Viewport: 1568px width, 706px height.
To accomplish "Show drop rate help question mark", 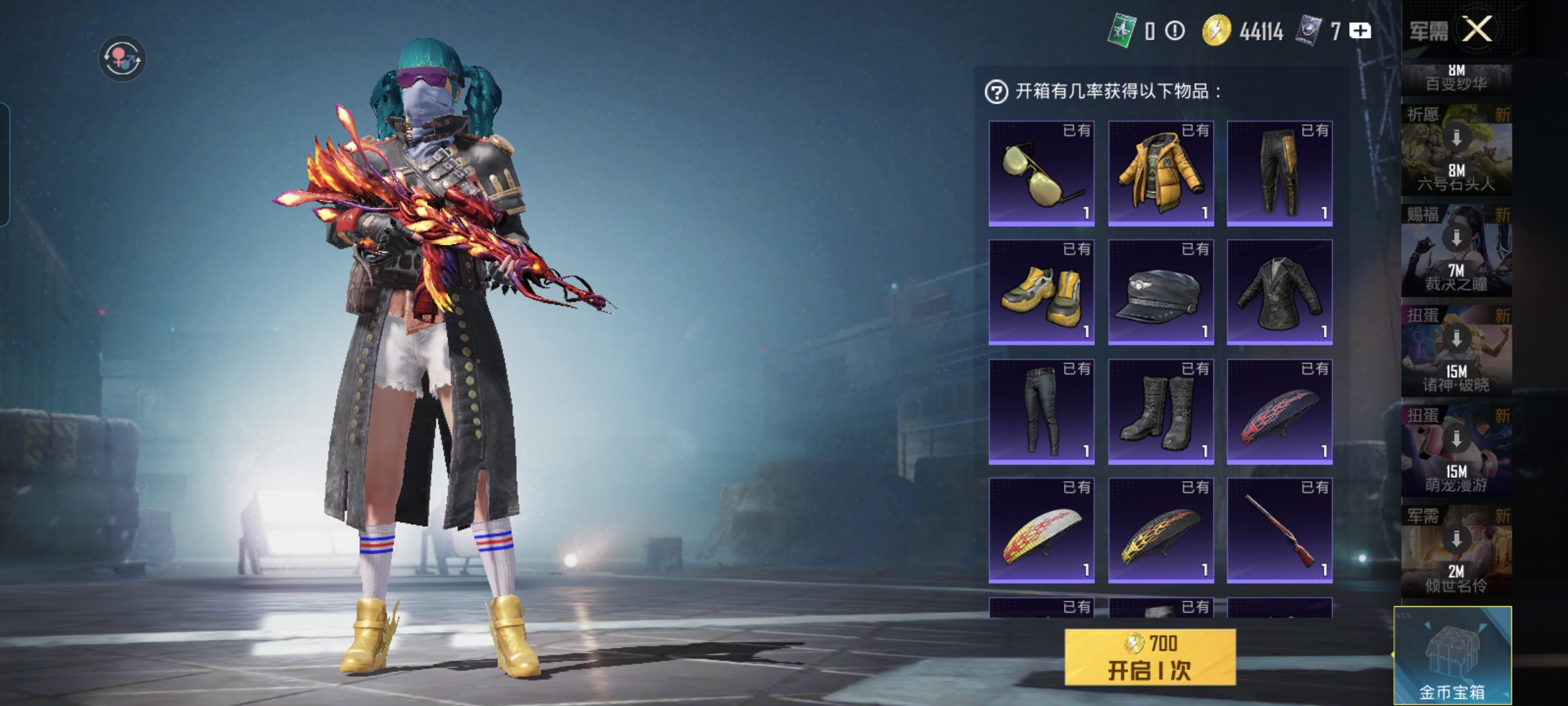I will click(x=996, y=92).
